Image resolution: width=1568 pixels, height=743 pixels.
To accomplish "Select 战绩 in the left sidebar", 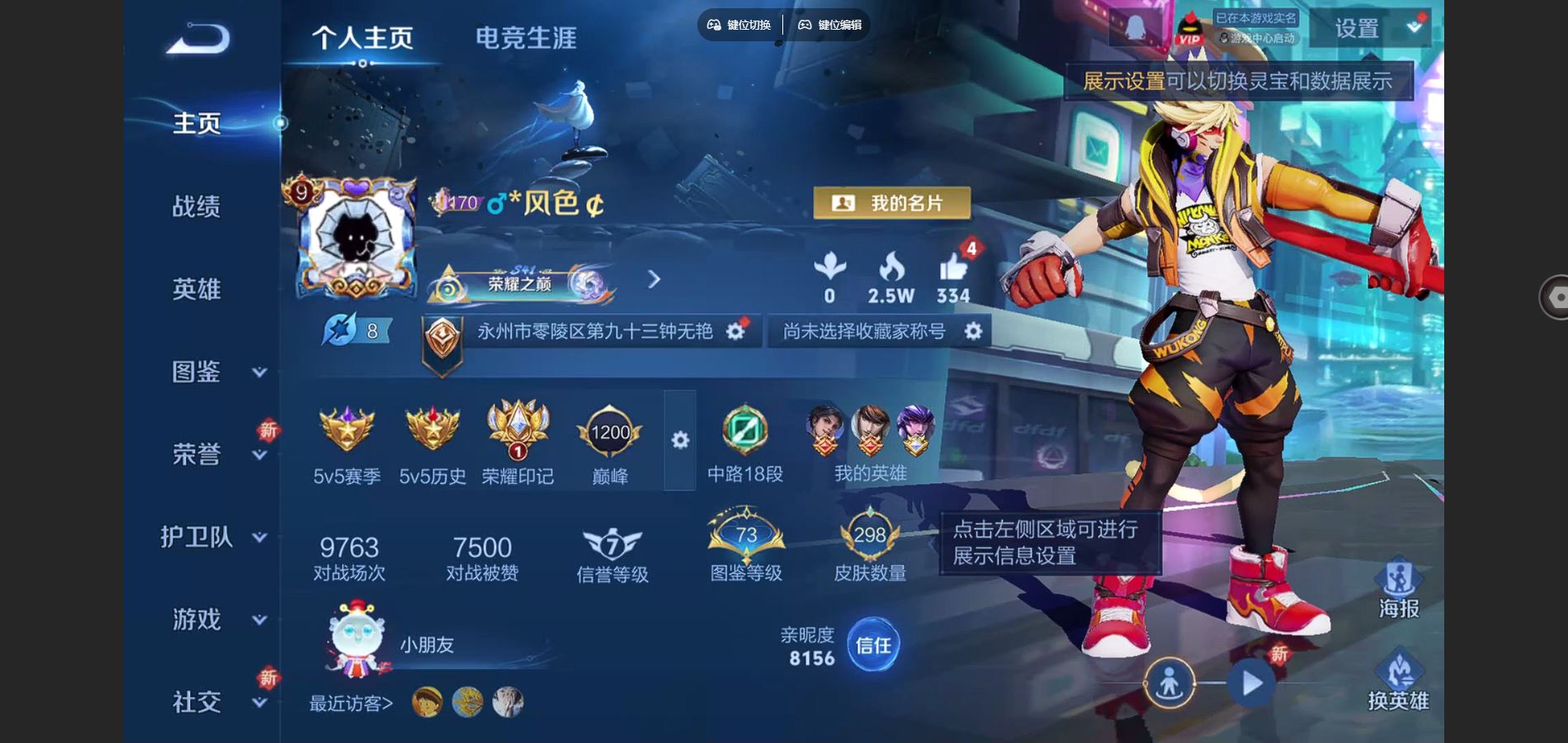I will click(198, 208).
